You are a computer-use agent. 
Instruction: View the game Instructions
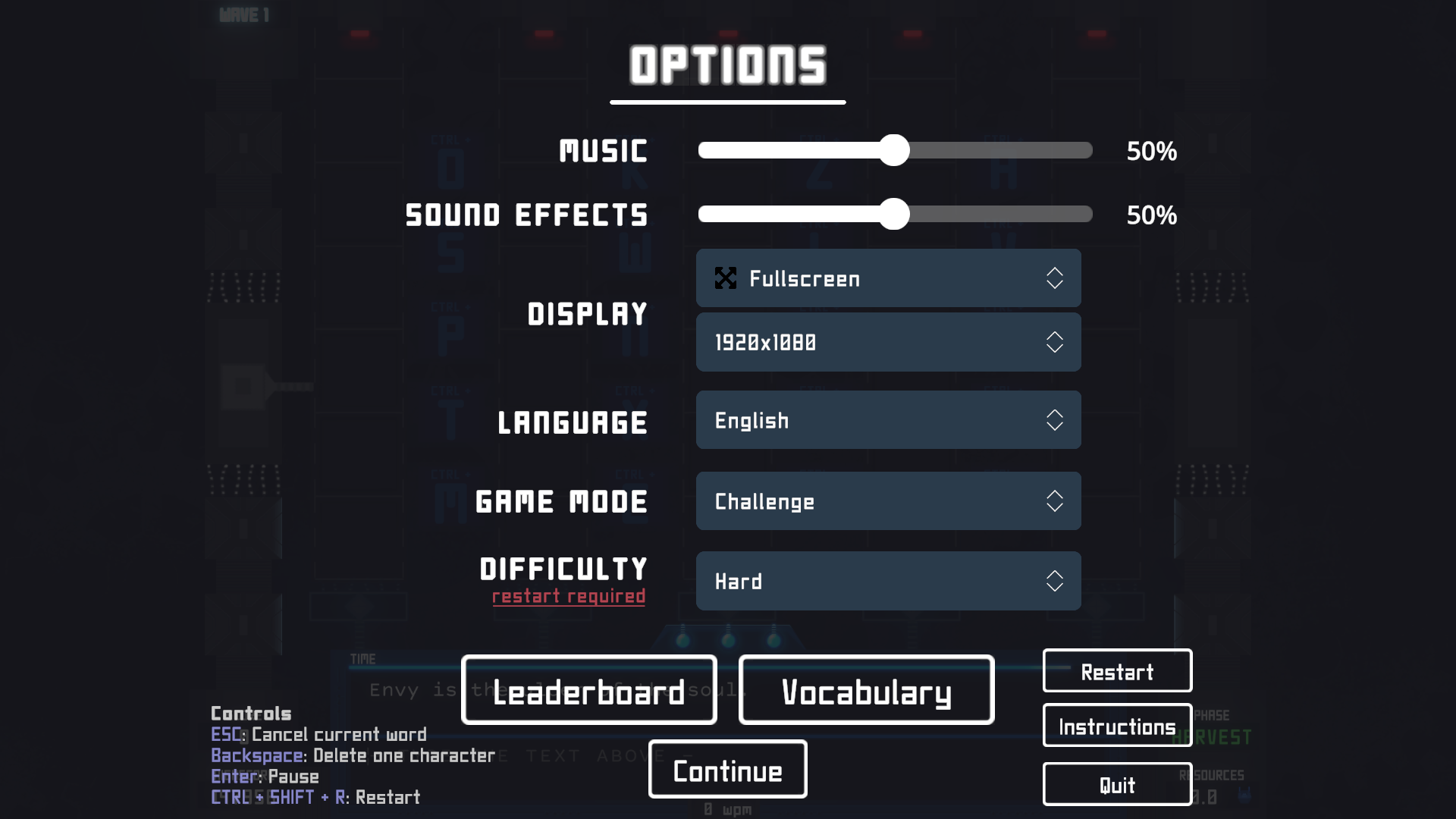point(1117,726)
